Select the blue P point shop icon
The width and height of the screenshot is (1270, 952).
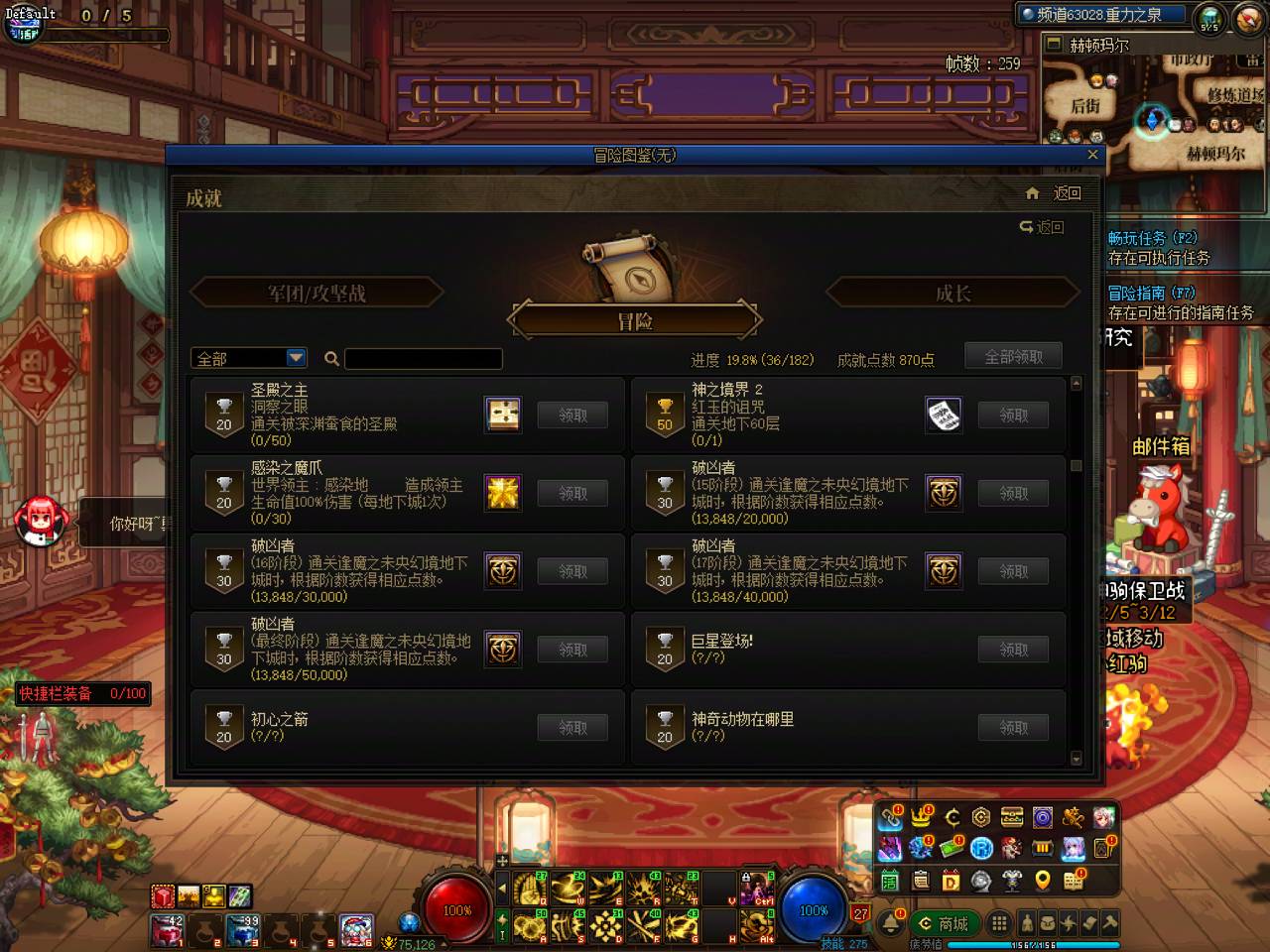tap(982, 849)
